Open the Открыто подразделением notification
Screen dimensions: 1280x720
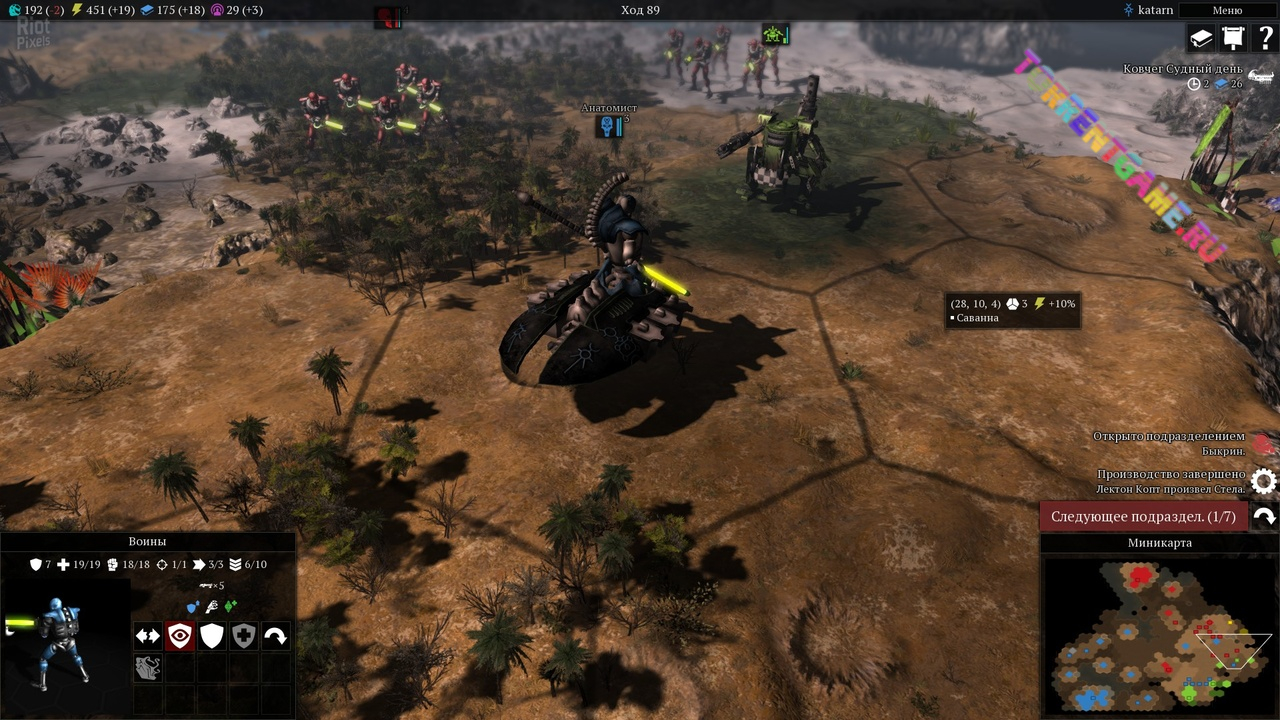click(1263, 444)
